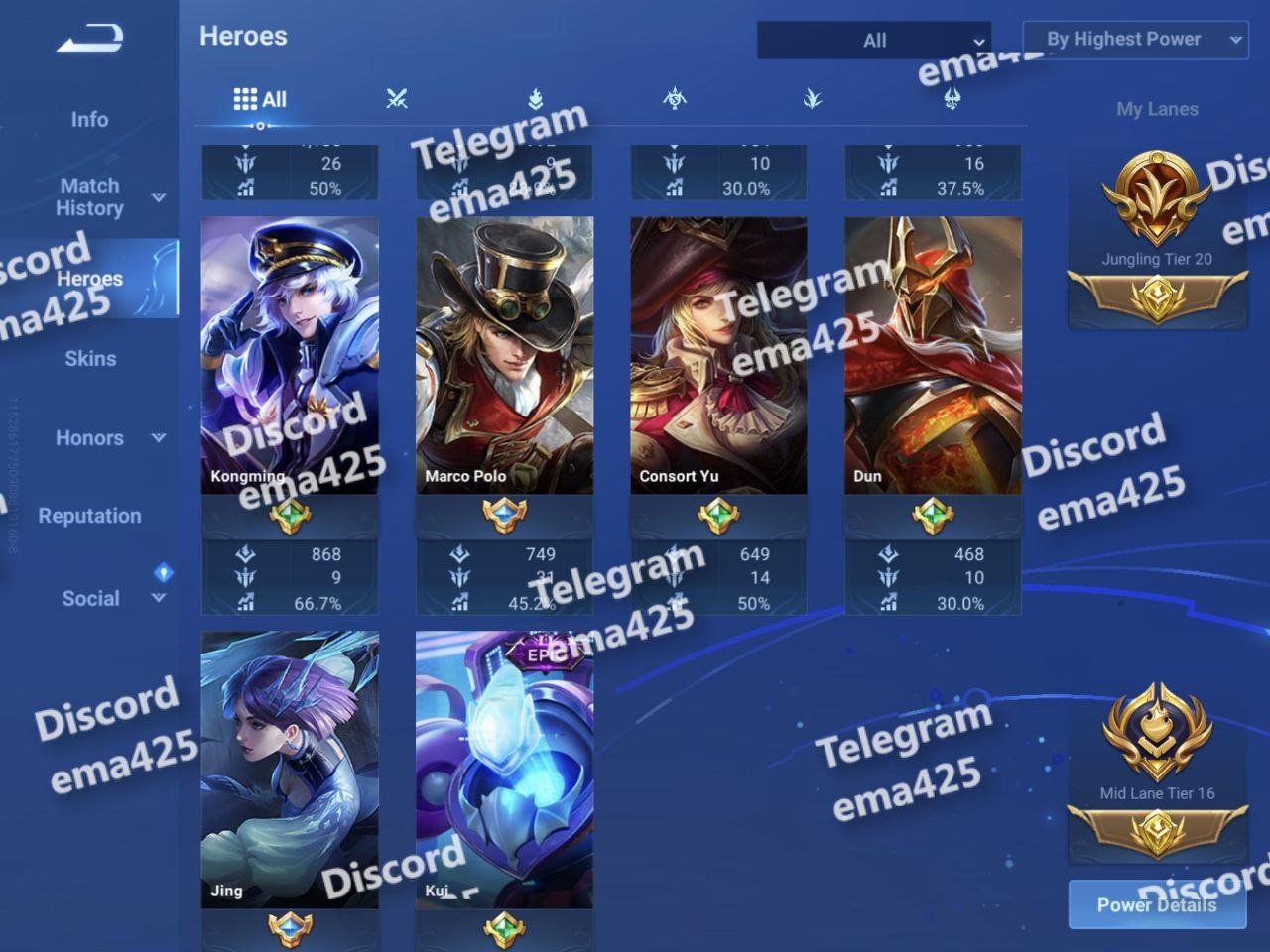The width and height of the screenshot is (1270, 952).
Task: Select the Jing hero card
Action: point(290,770)
